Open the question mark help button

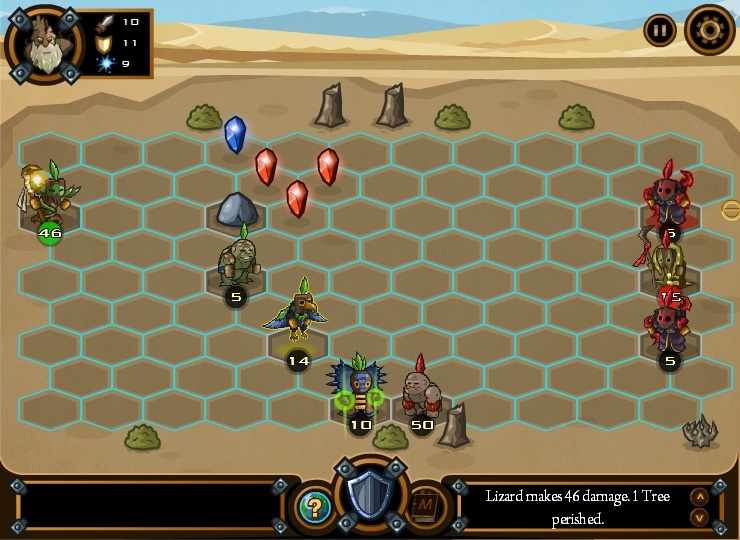click(x=314, y=507)
